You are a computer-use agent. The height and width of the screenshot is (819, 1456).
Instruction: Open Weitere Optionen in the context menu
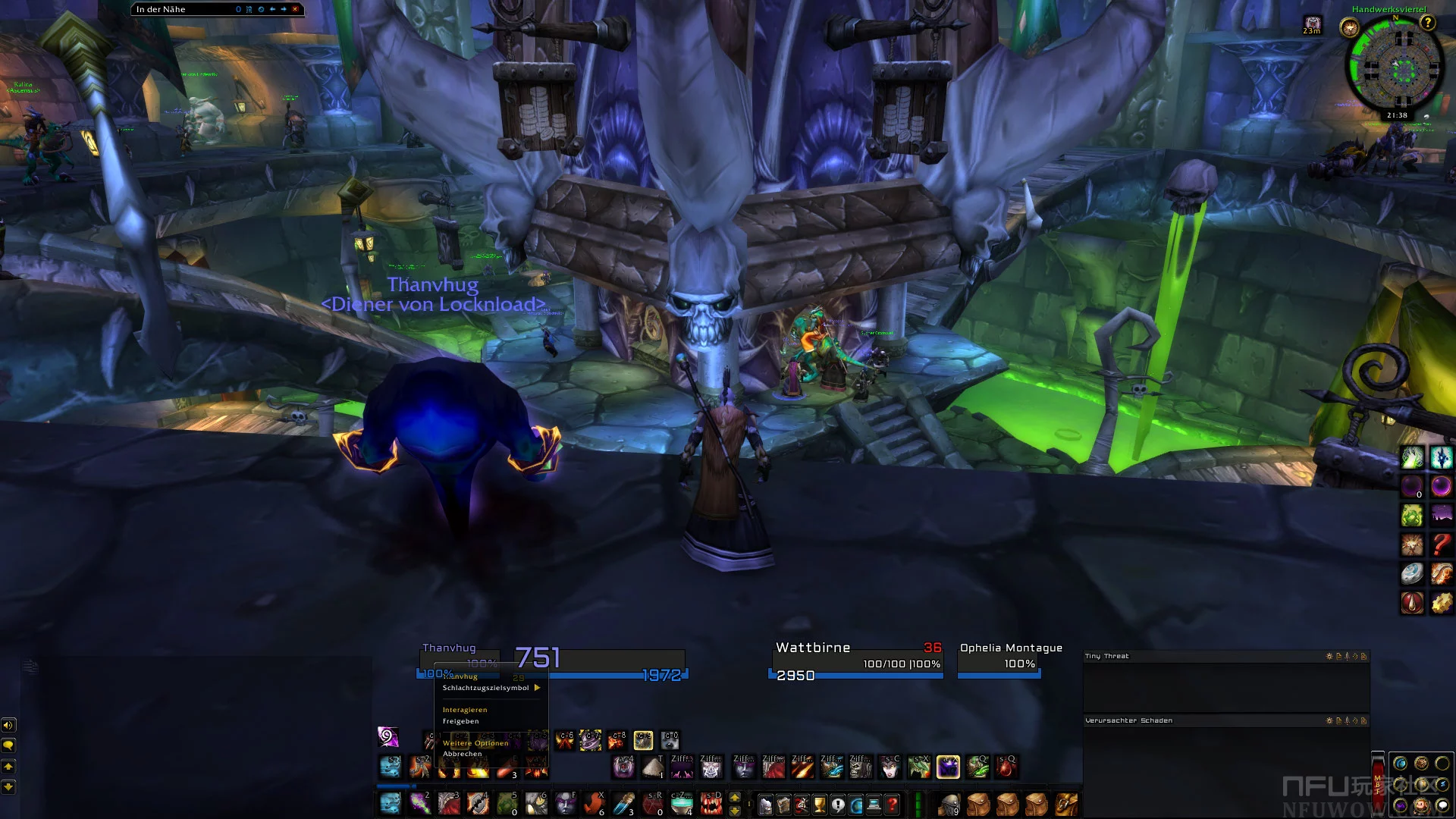[x=475, y=743]
